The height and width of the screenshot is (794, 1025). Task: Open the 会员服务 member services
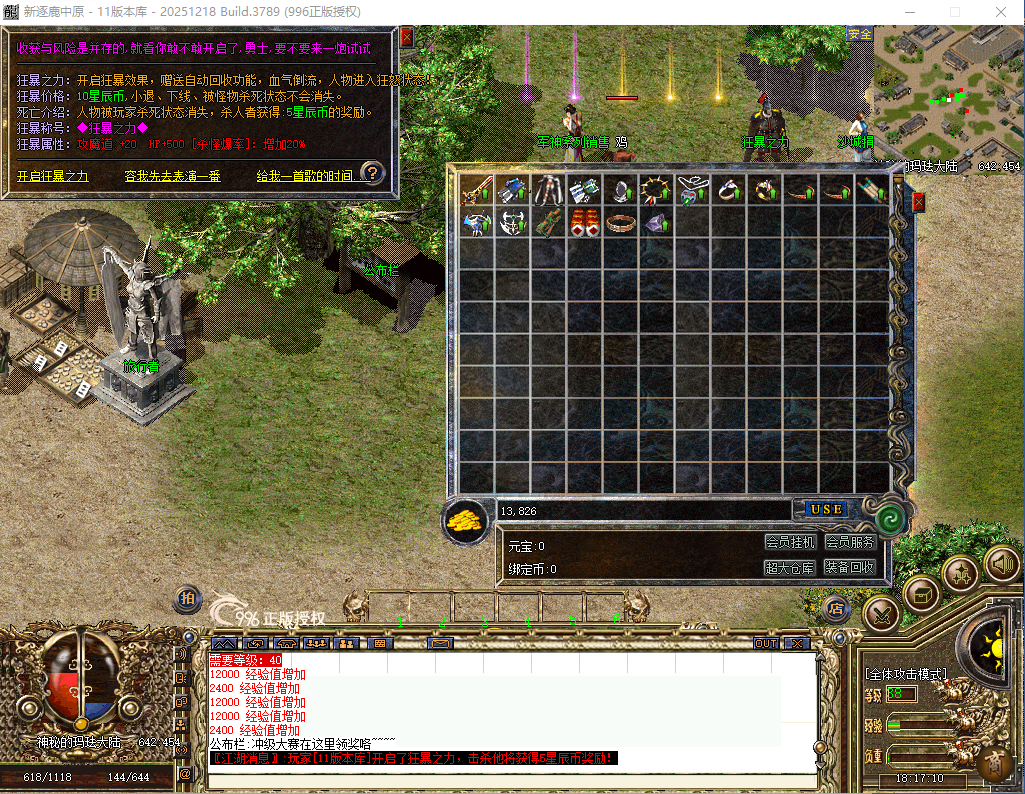(850, 542)
